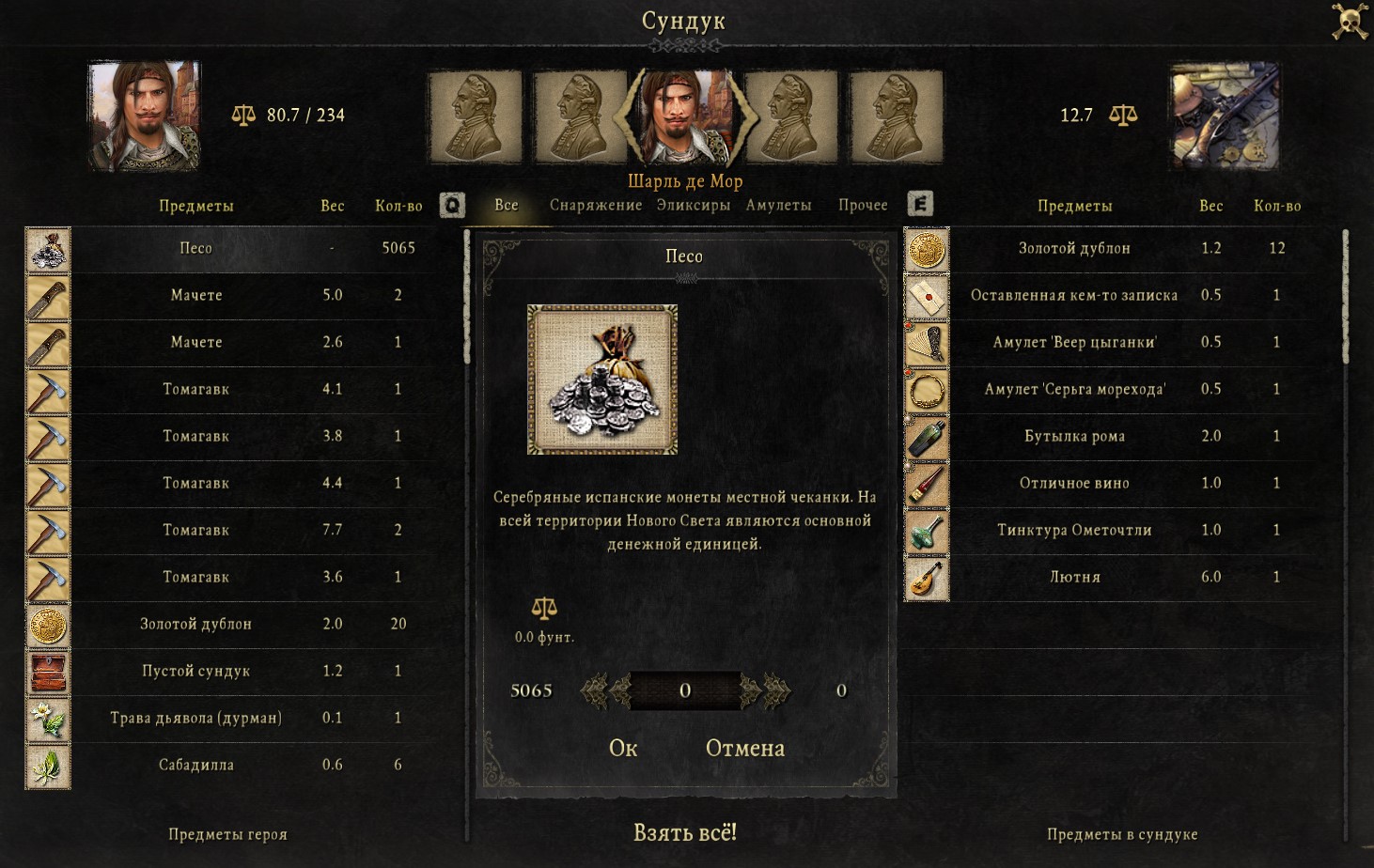Select the Прочее category tab
This screenshot has height=868, width=1374.
tap(863, 205)
